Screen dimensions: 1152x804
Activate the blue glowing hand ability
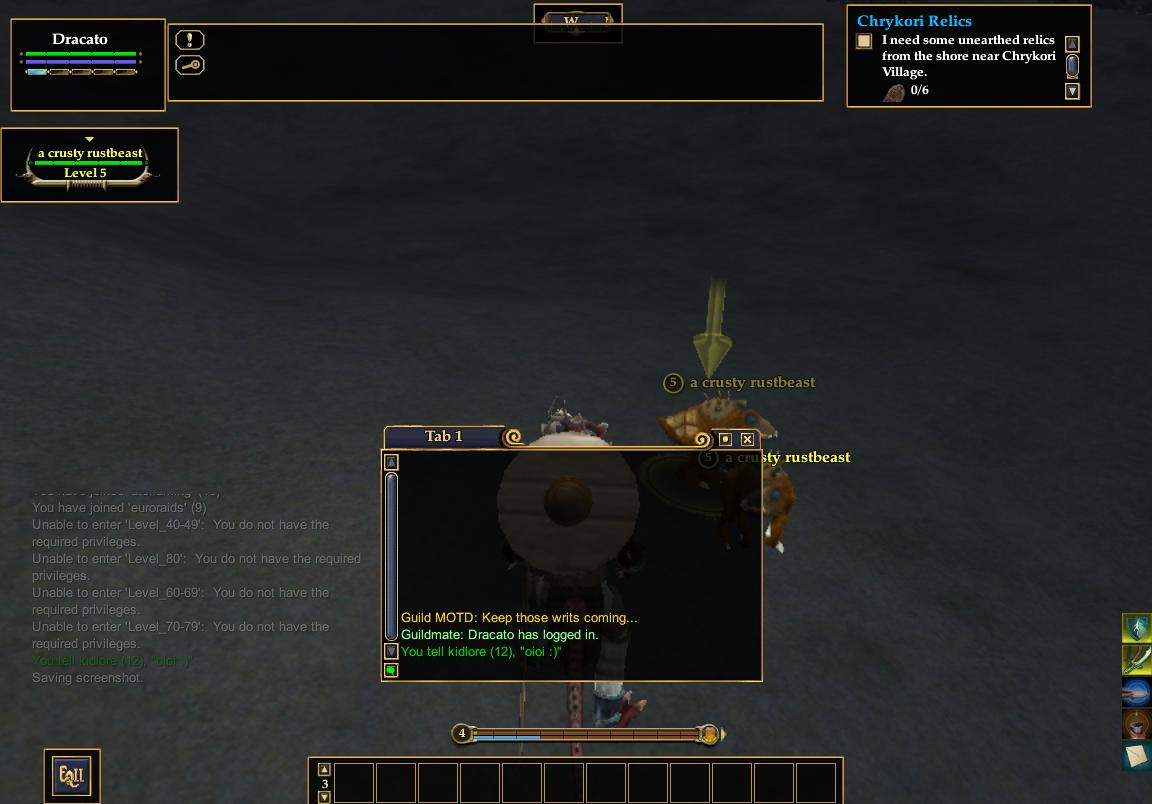click(x=1136, y=692)
